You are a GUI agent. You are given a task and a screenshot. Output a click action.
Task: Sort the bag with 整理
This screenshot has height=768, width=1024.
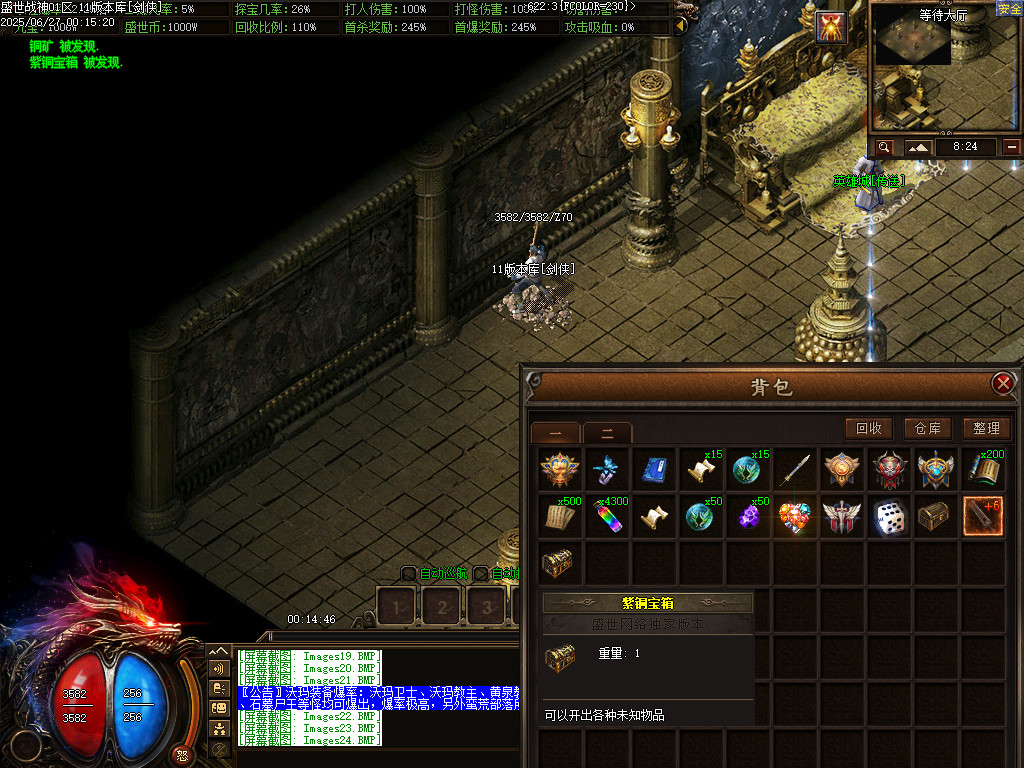(986, 428)
